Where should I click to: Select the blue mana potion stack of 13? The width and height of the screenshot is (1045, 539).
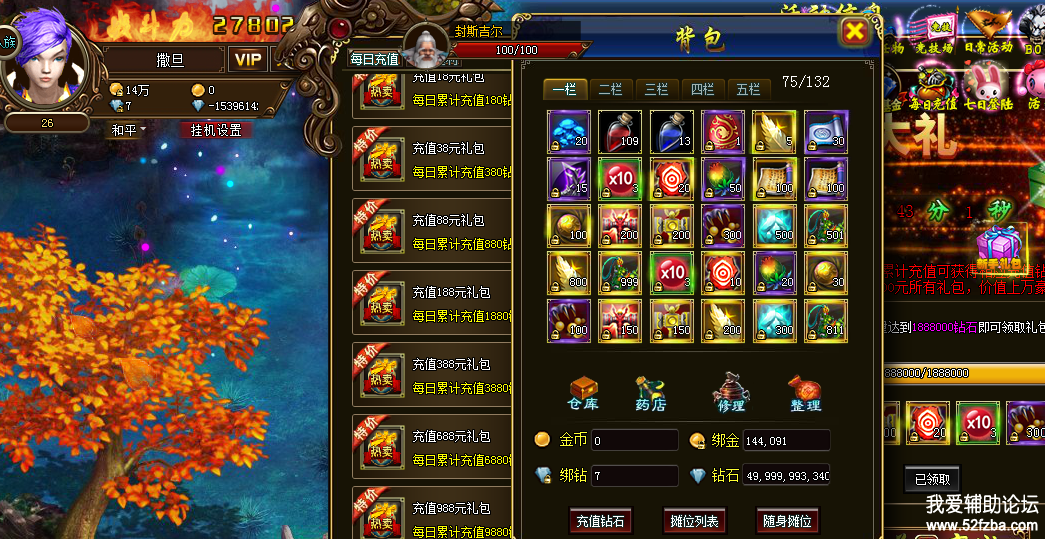click(x=671, y=131)
